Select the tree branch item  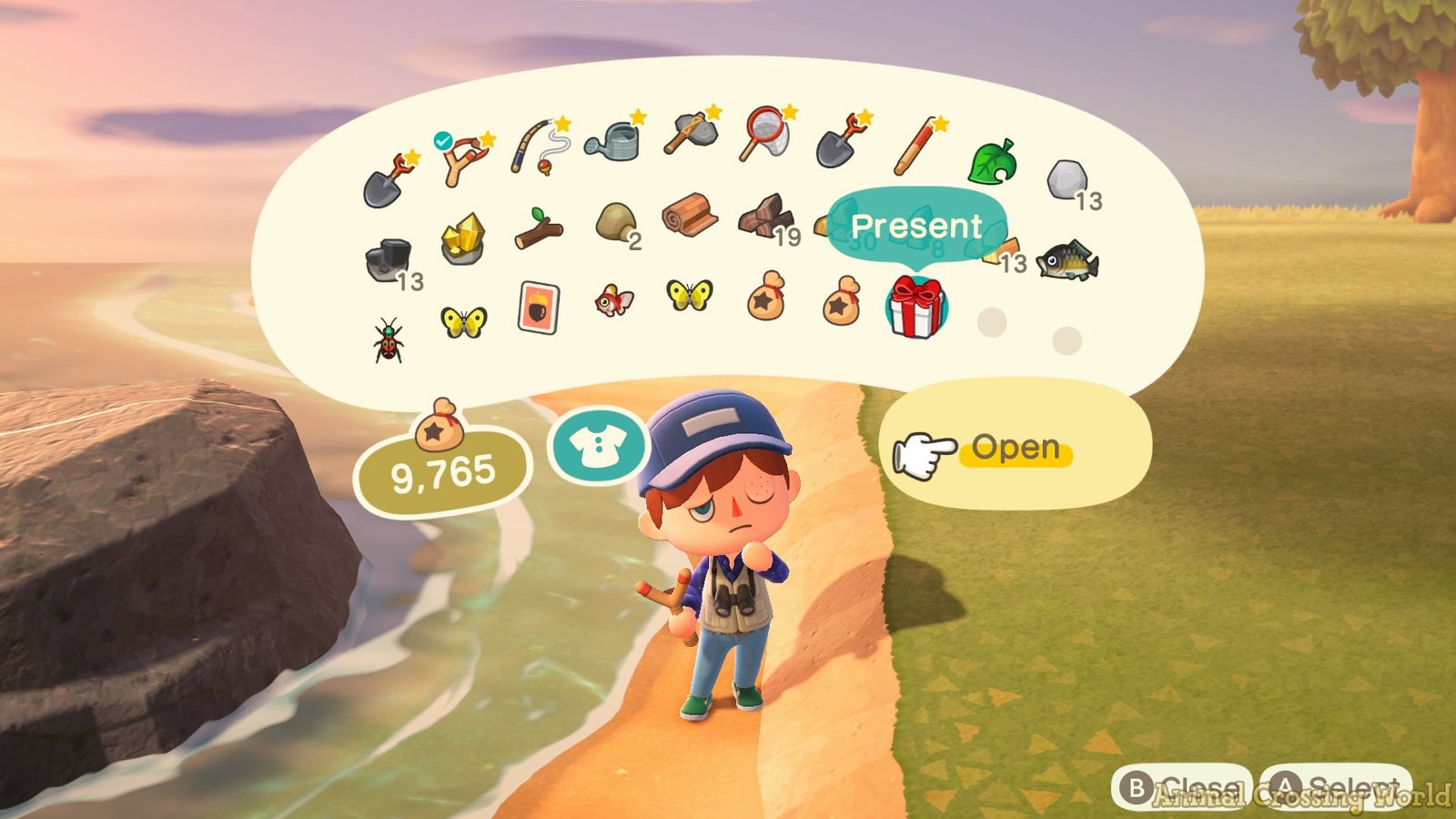click(x=538, y=228)
